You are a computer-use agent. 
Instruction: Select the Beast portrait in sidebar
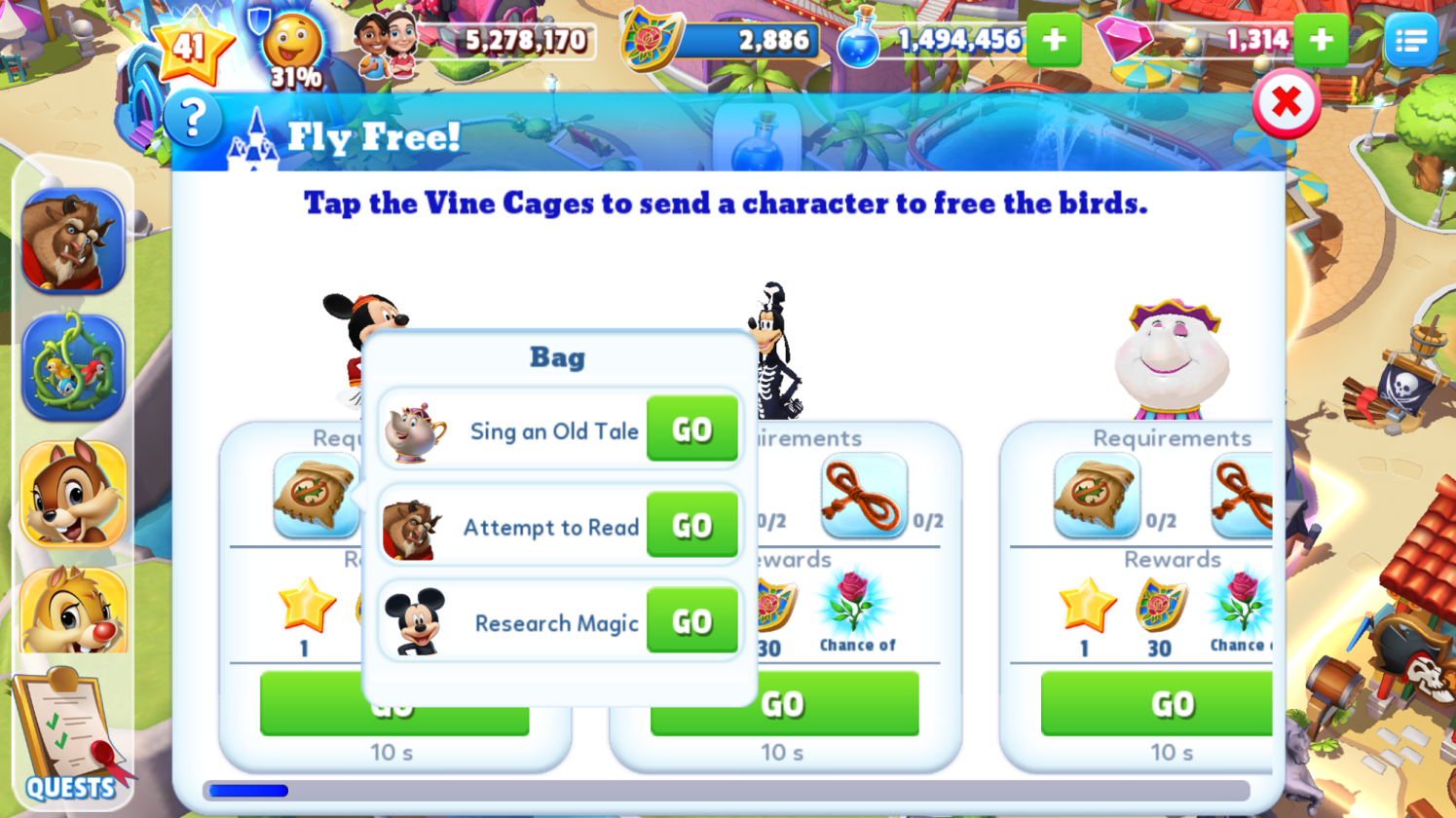point(73,242)
